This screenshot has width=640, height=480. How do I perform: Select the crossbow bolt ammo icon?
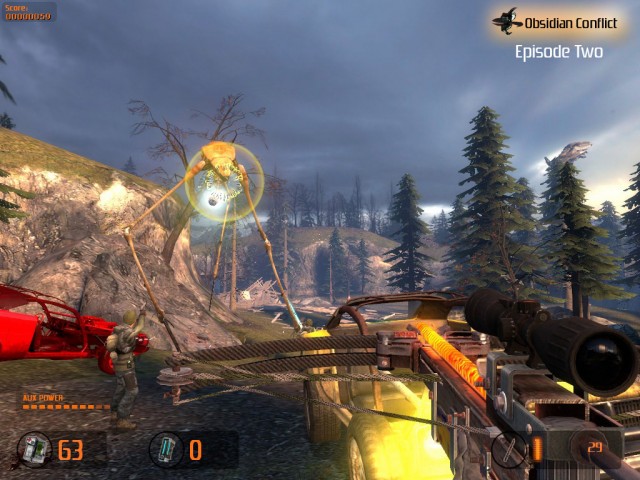coord(509,449)
